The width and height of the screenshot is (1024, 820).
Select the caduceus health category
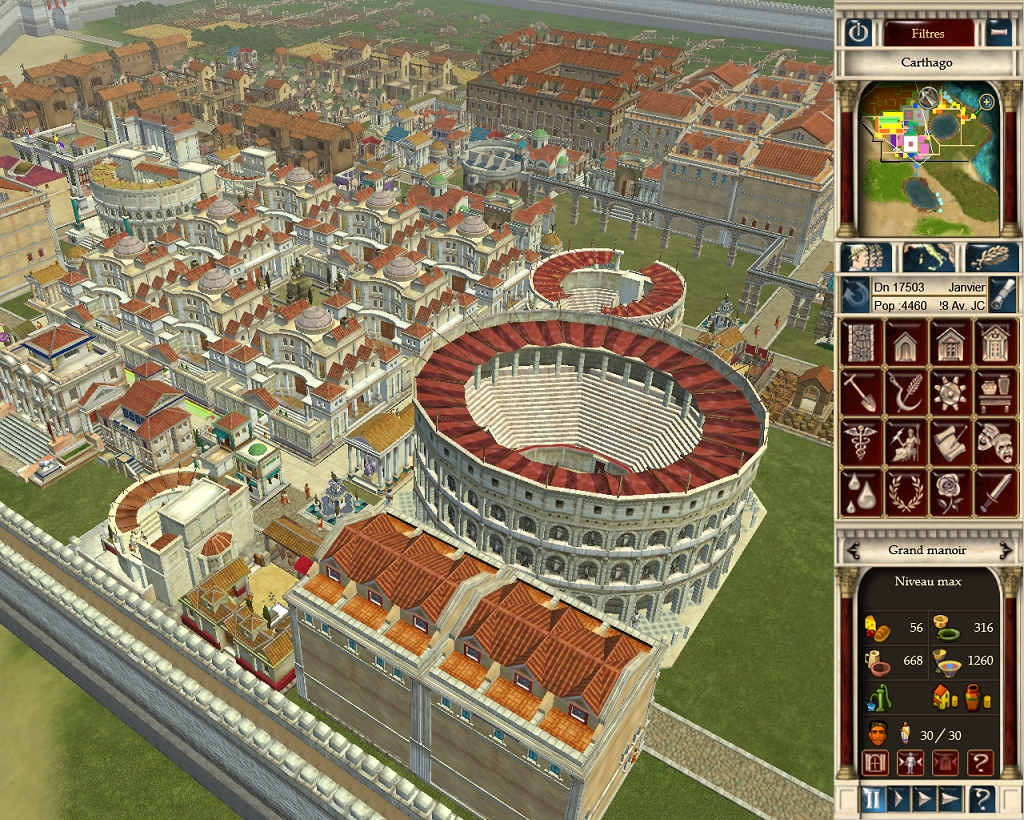pyautogui.click(x=862, y=442)
